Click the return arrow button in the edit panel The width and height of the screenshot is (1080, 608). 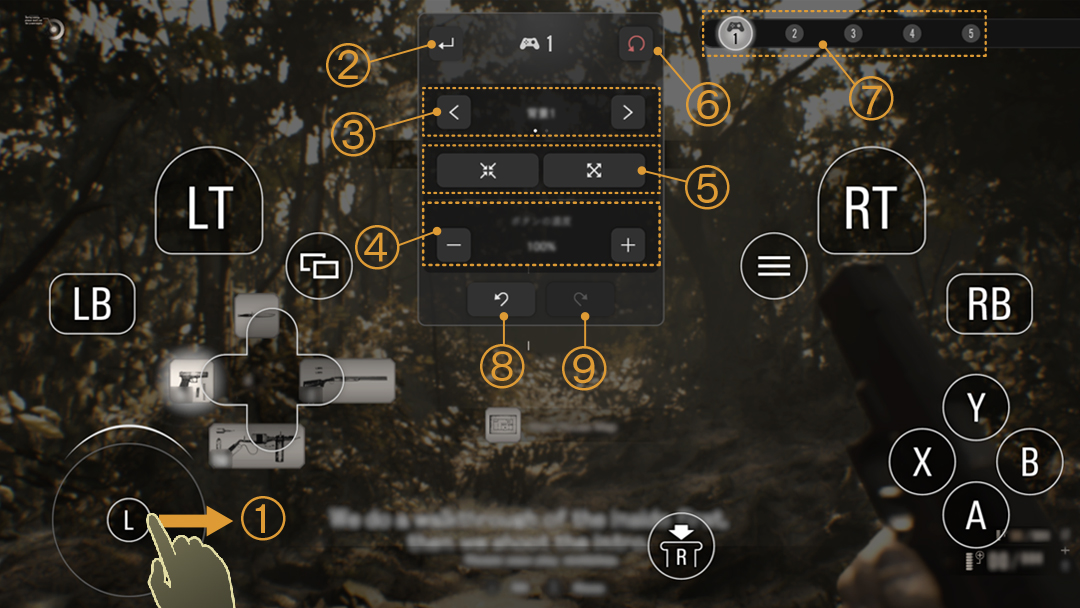pyautogui.click(x=446, y=44)
